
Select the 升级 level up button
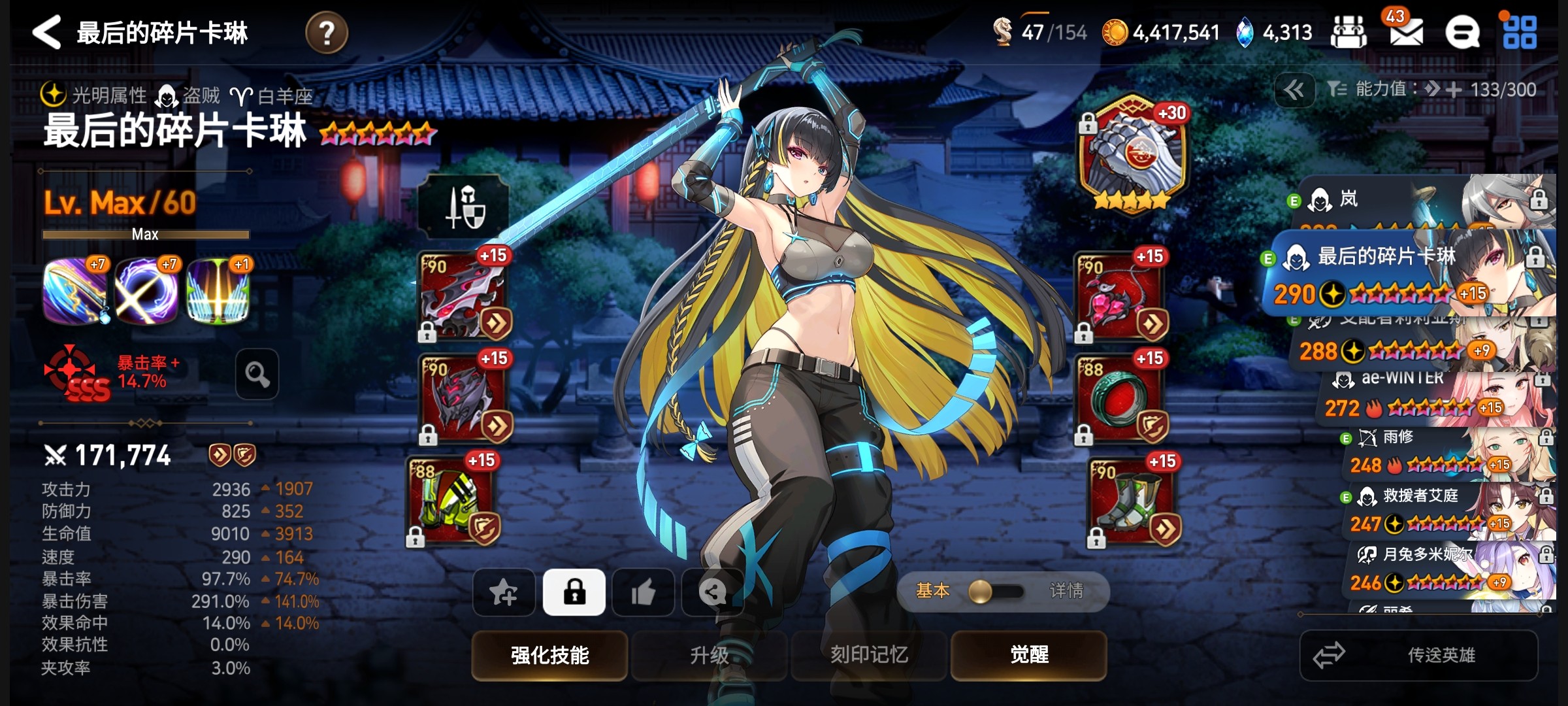pos(709,654)
